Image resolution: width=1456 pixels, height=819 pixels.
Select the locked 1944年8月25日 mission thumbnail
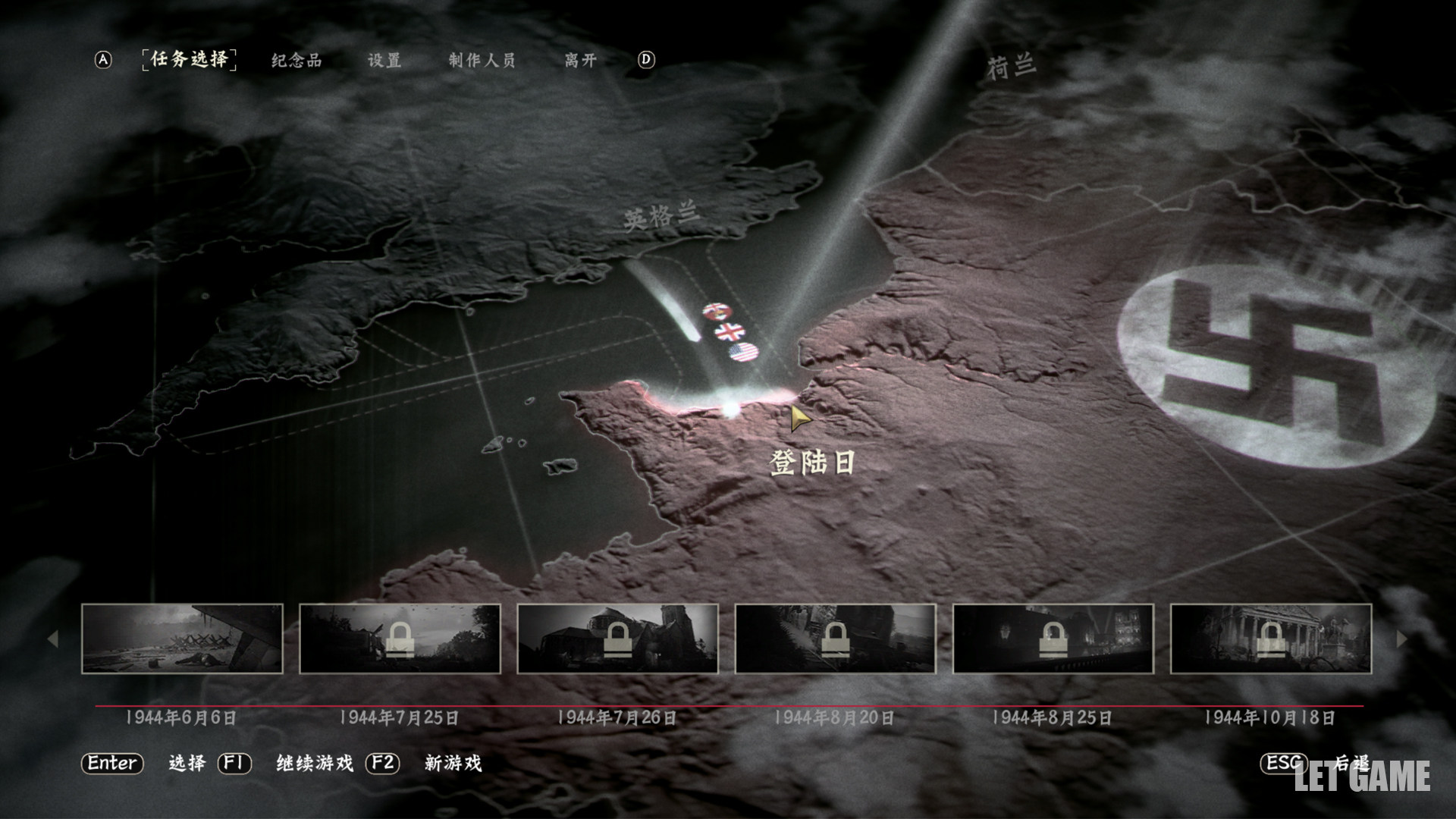click(x=1053, y=639)
